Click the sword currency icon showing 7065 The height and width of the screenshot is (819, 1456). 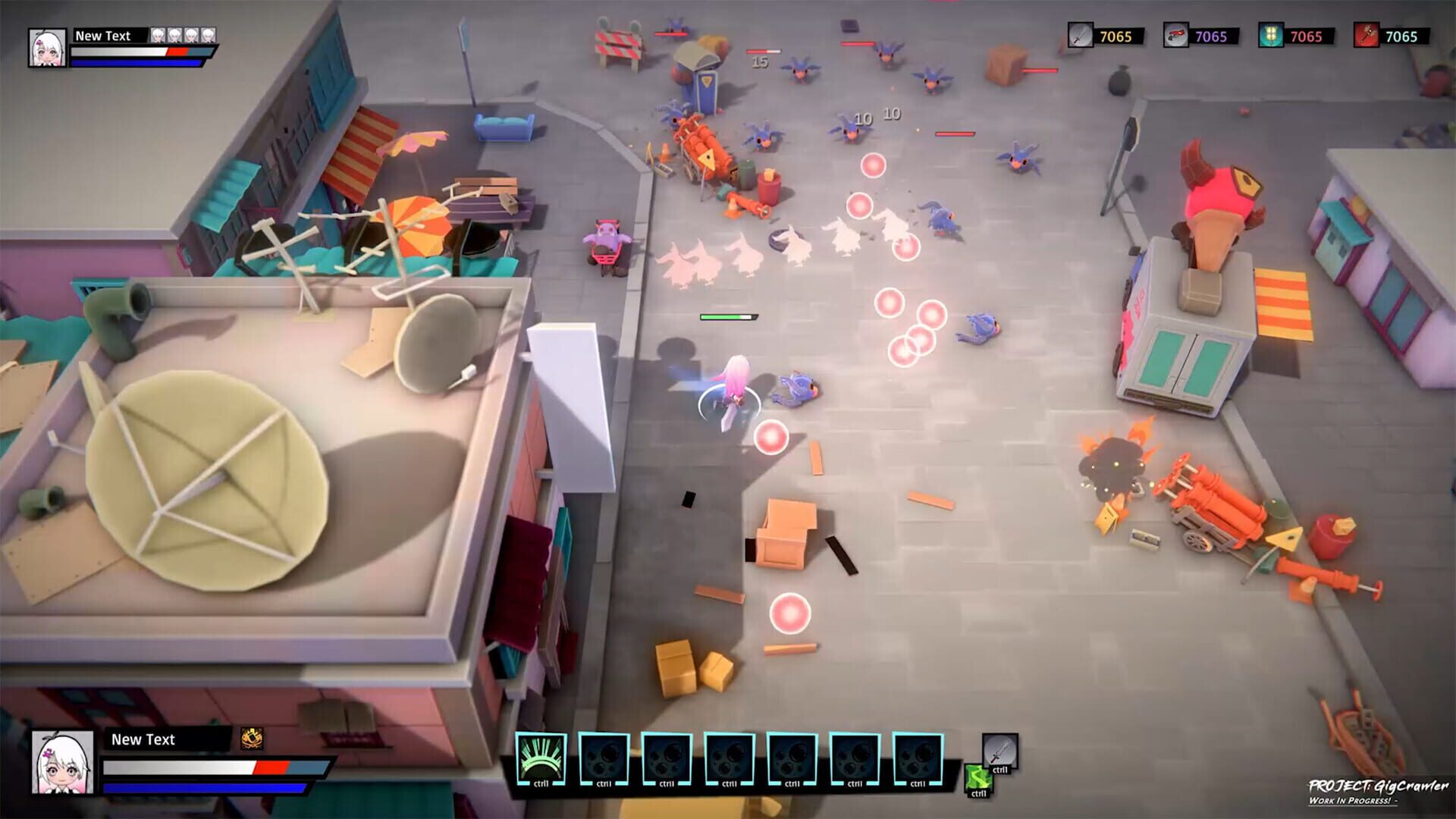pyautogui.click(x=1081, y=35)
